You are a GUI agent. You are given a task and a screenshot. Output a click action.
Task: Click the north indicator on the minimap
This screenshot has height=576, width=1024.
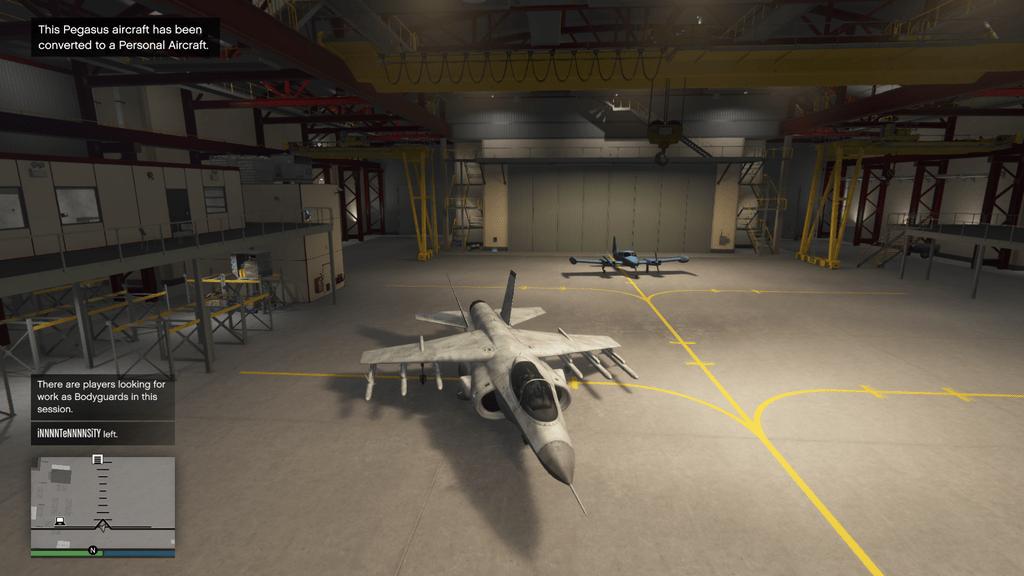point(93,550)
